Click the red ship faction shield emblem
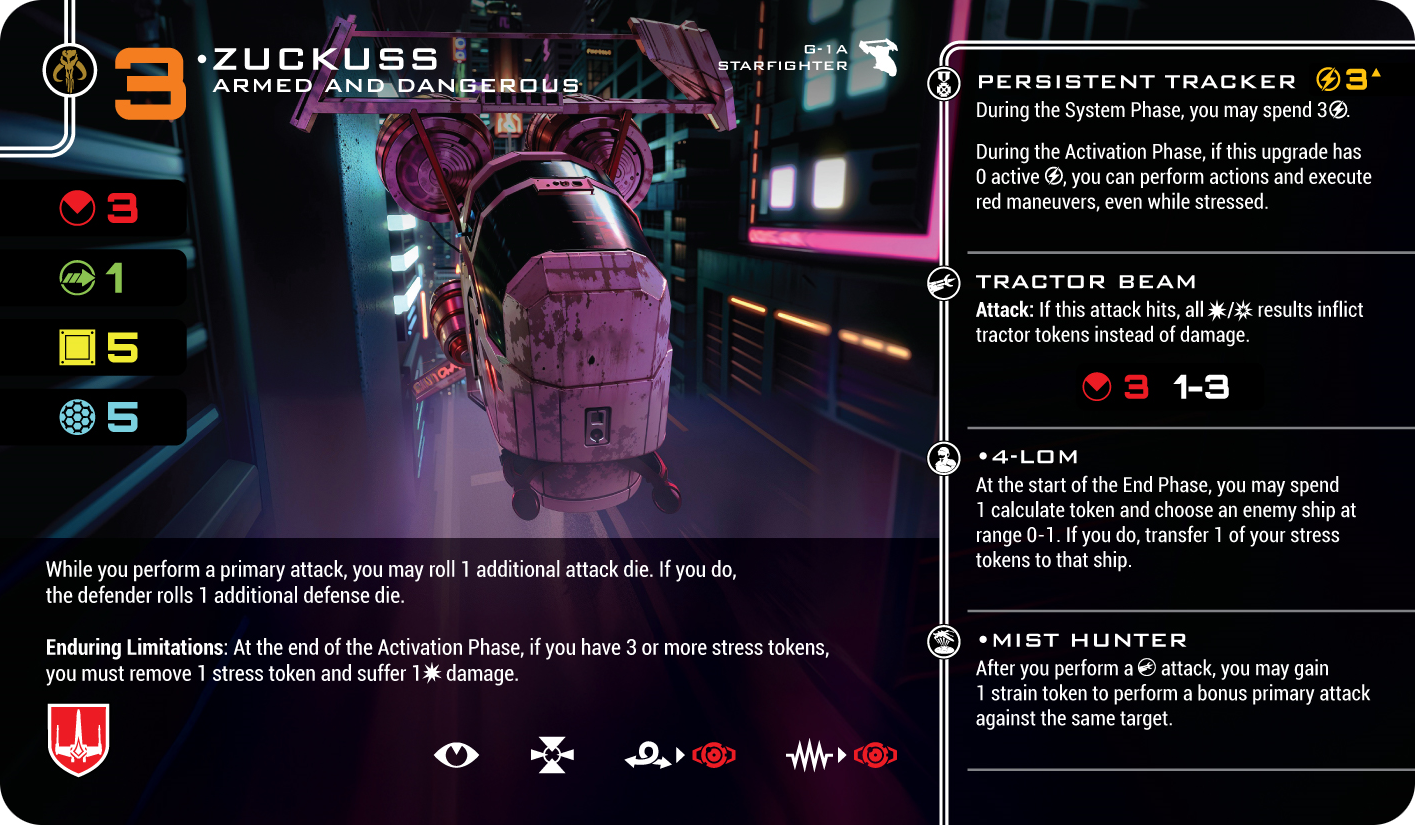 point(78,739)
